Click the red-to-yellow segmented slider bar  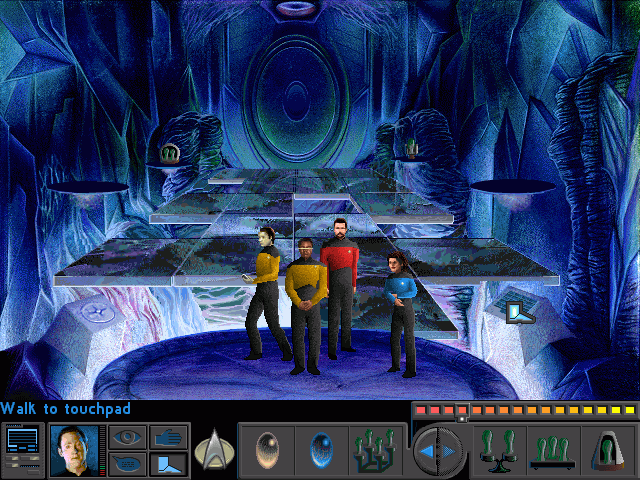point(524,410)
